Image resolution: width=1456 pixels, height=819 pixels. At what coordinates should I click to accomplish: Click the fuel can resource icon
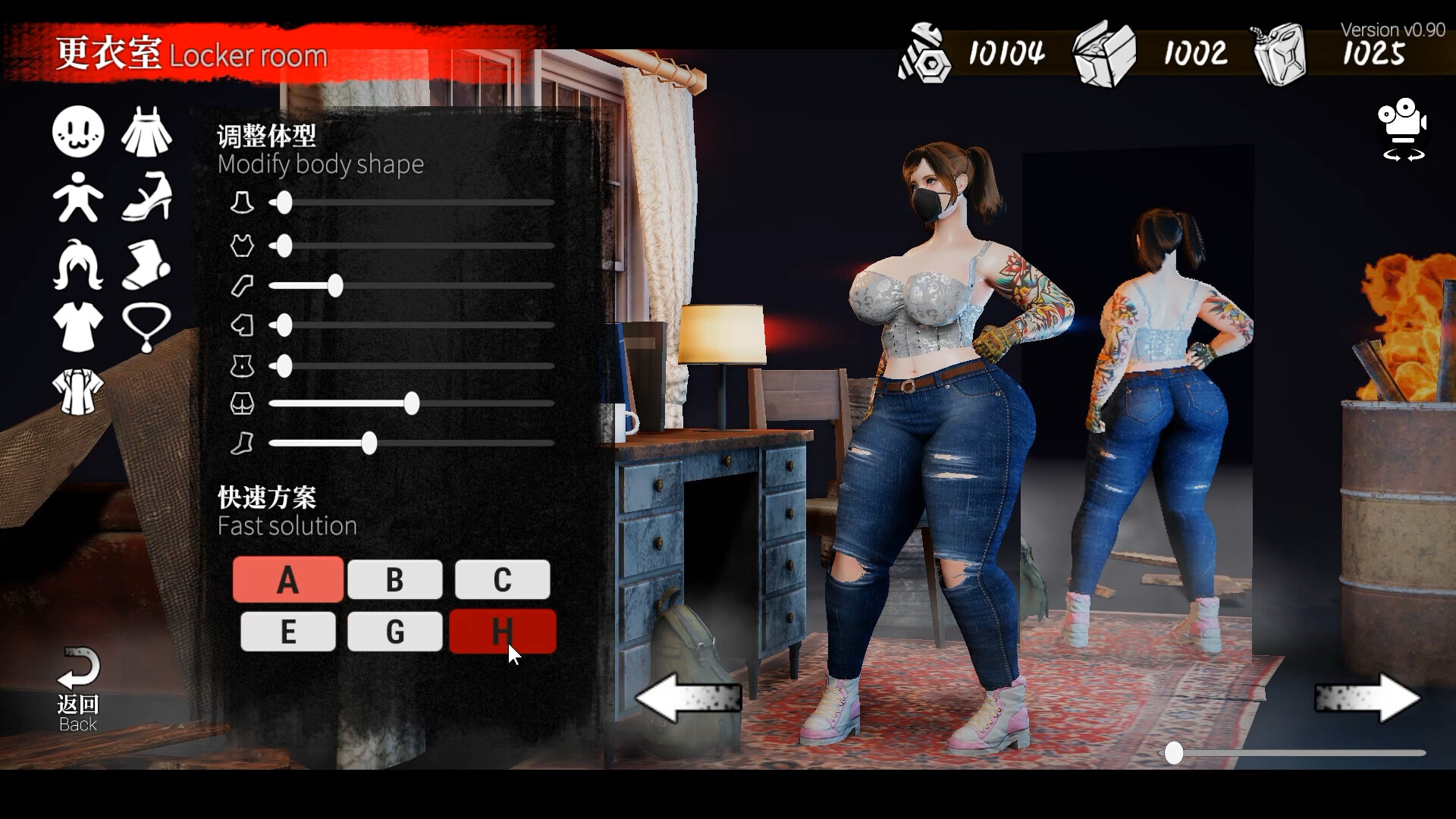1282,53
